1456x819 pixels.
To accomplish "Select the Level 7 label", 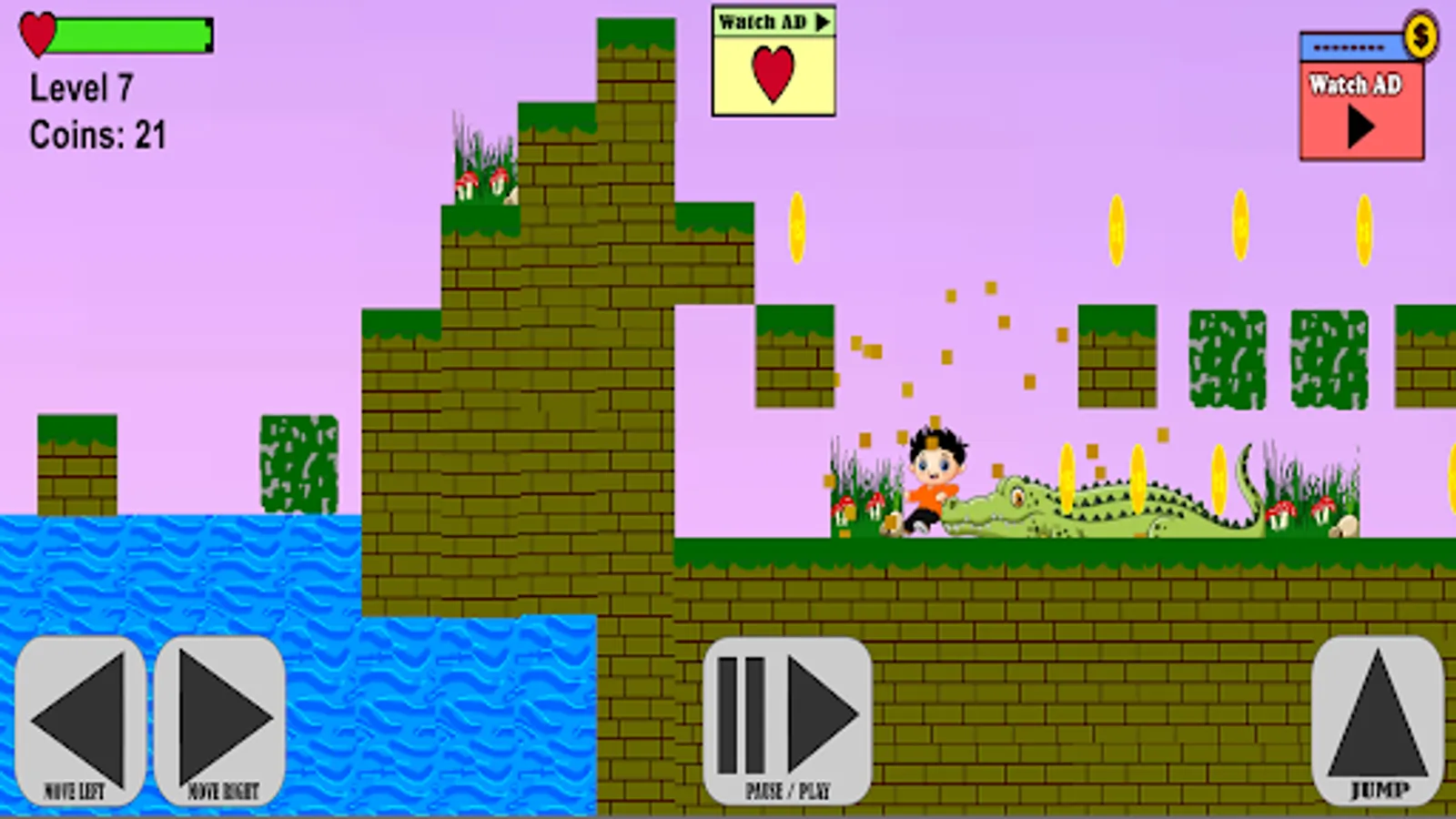I will pyautogui.click(x=82, y=88).
